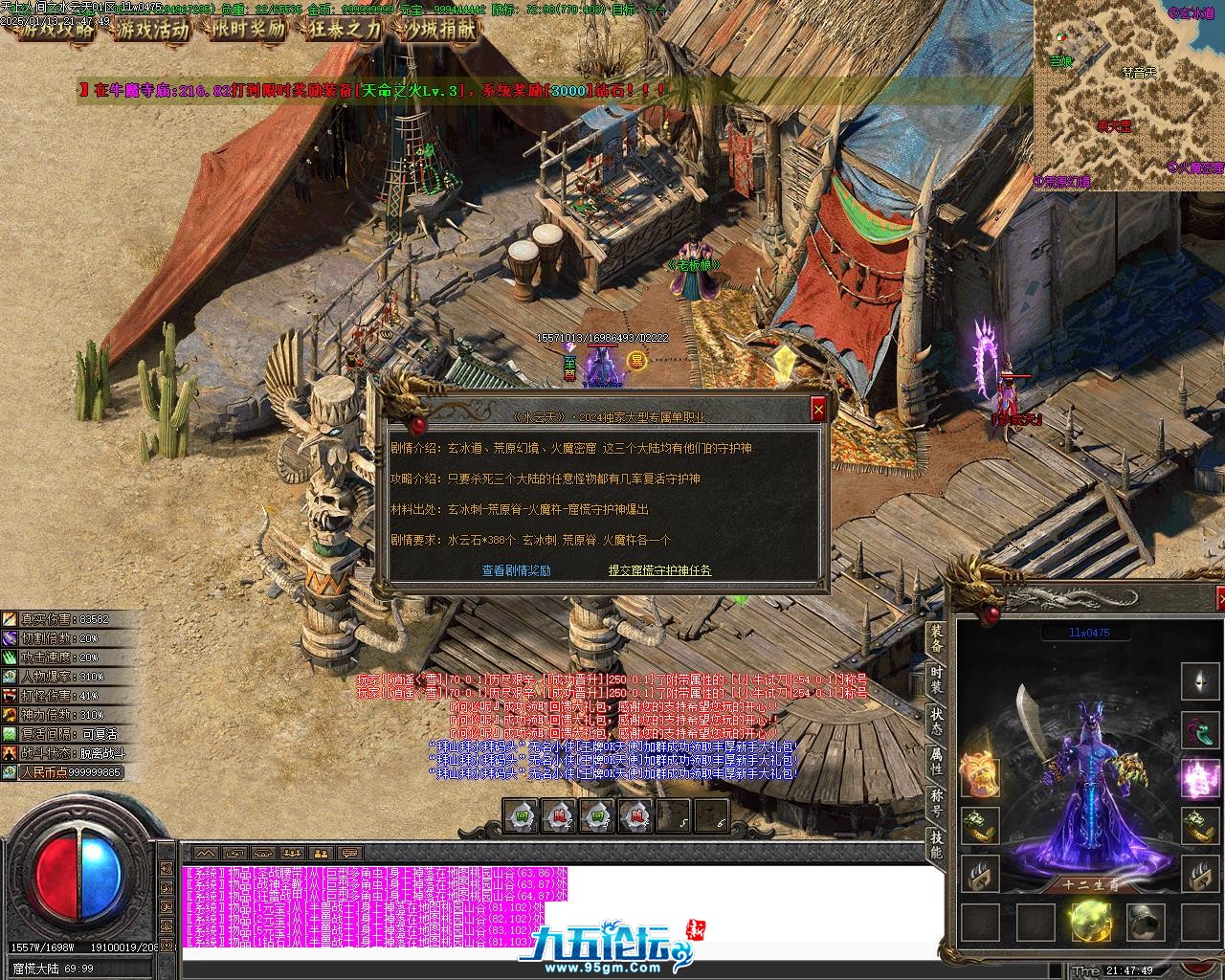Open the 沙城捐献 donation menu
Image resolution: width=1225 pixels, height=980 pixels.
point(440,29)
